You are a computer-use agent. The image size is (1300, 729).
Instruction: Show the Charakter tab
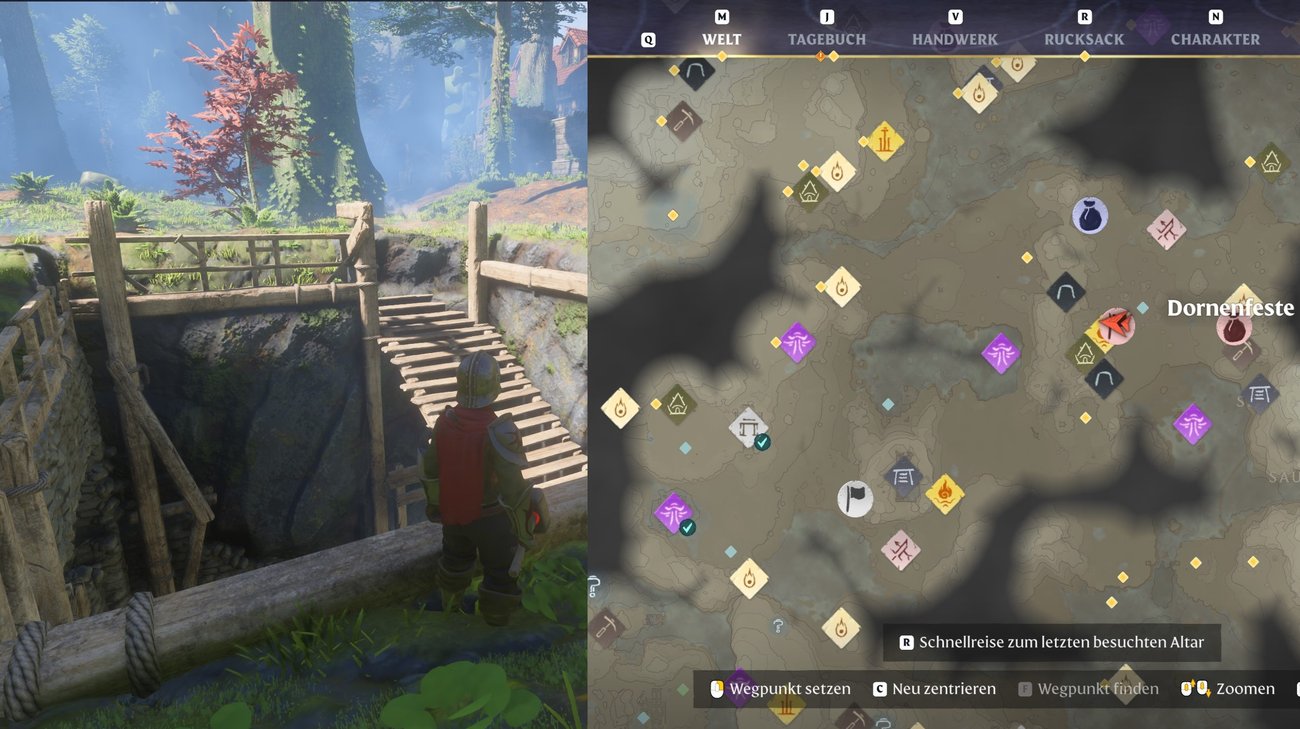1215,39
